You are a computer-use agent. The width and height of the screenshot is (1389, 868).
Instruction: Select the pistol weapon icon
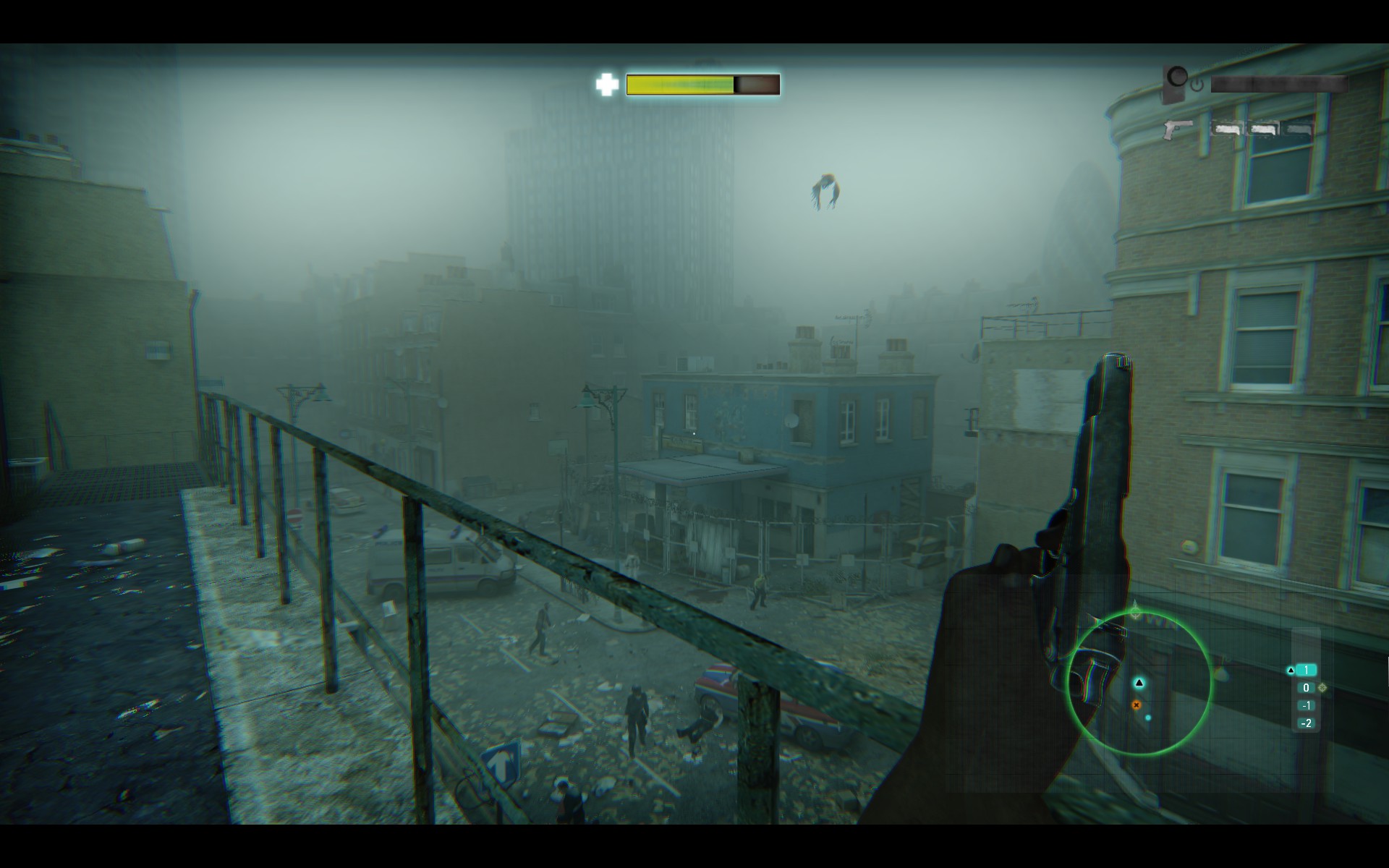point(1178,129)
